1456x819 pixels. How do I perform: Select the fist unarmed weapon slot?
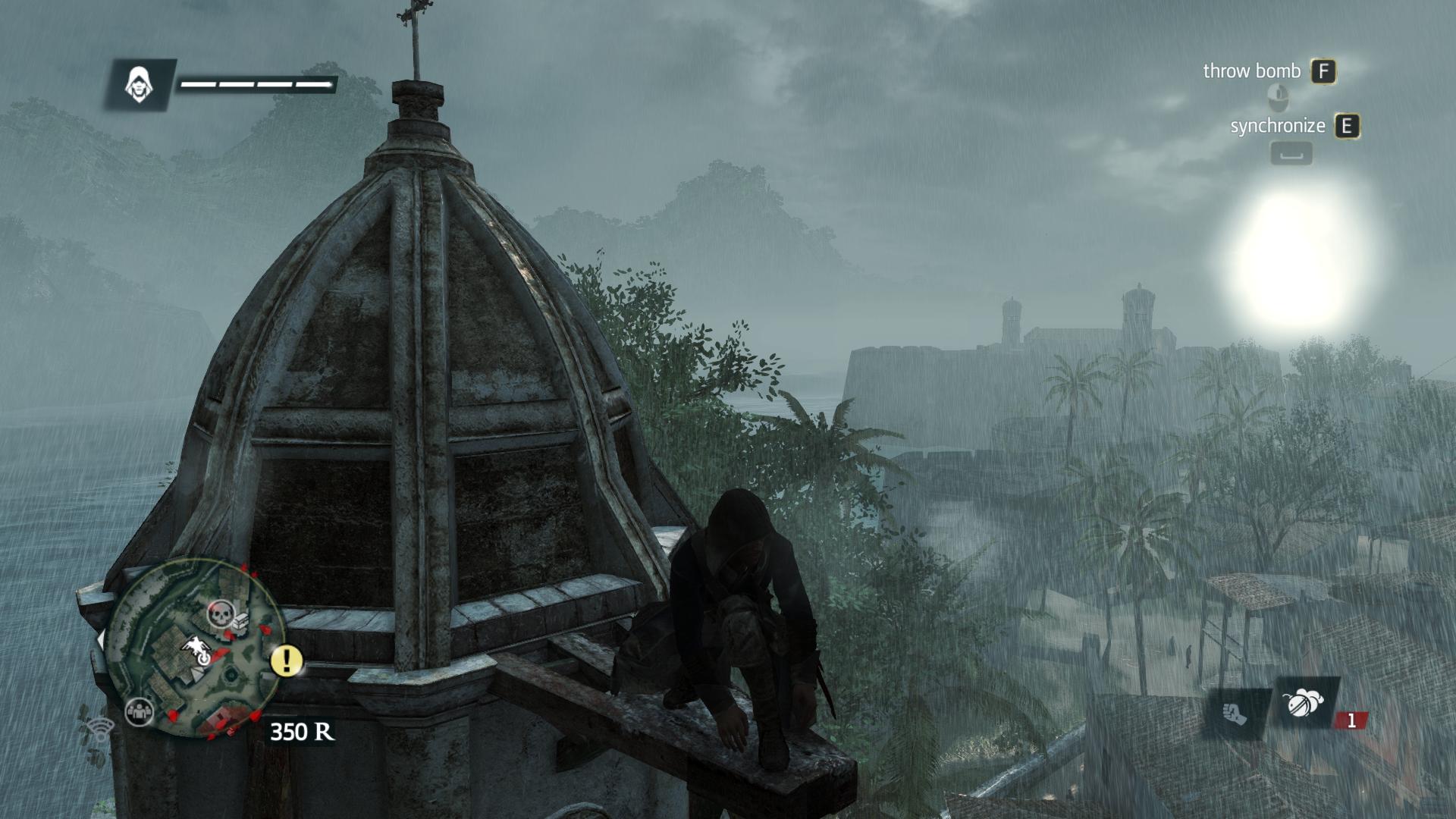click(1235, 714)
